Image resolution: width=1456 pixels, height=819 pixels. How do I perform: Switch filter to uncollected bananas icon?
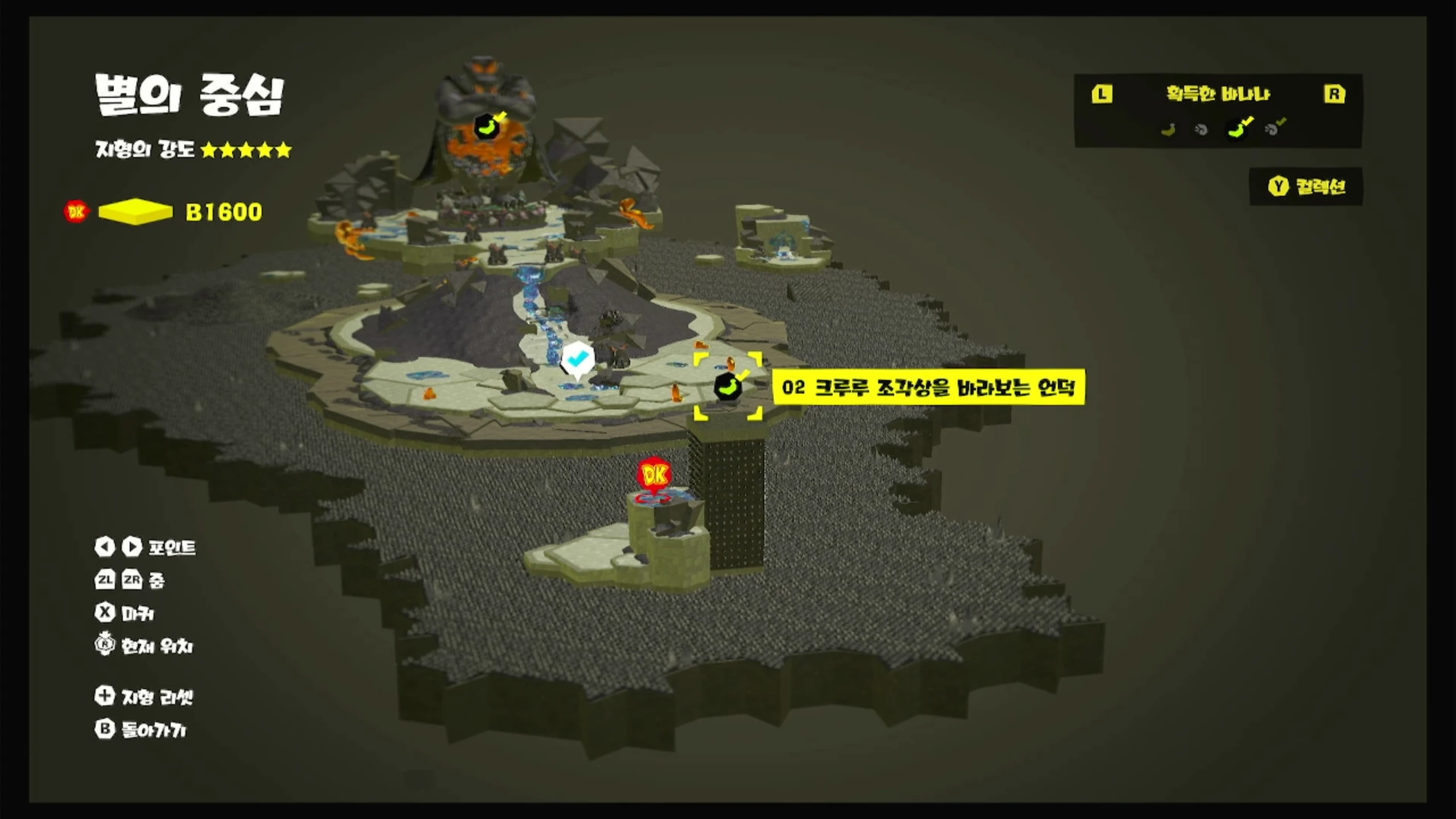click(1168, 130)
